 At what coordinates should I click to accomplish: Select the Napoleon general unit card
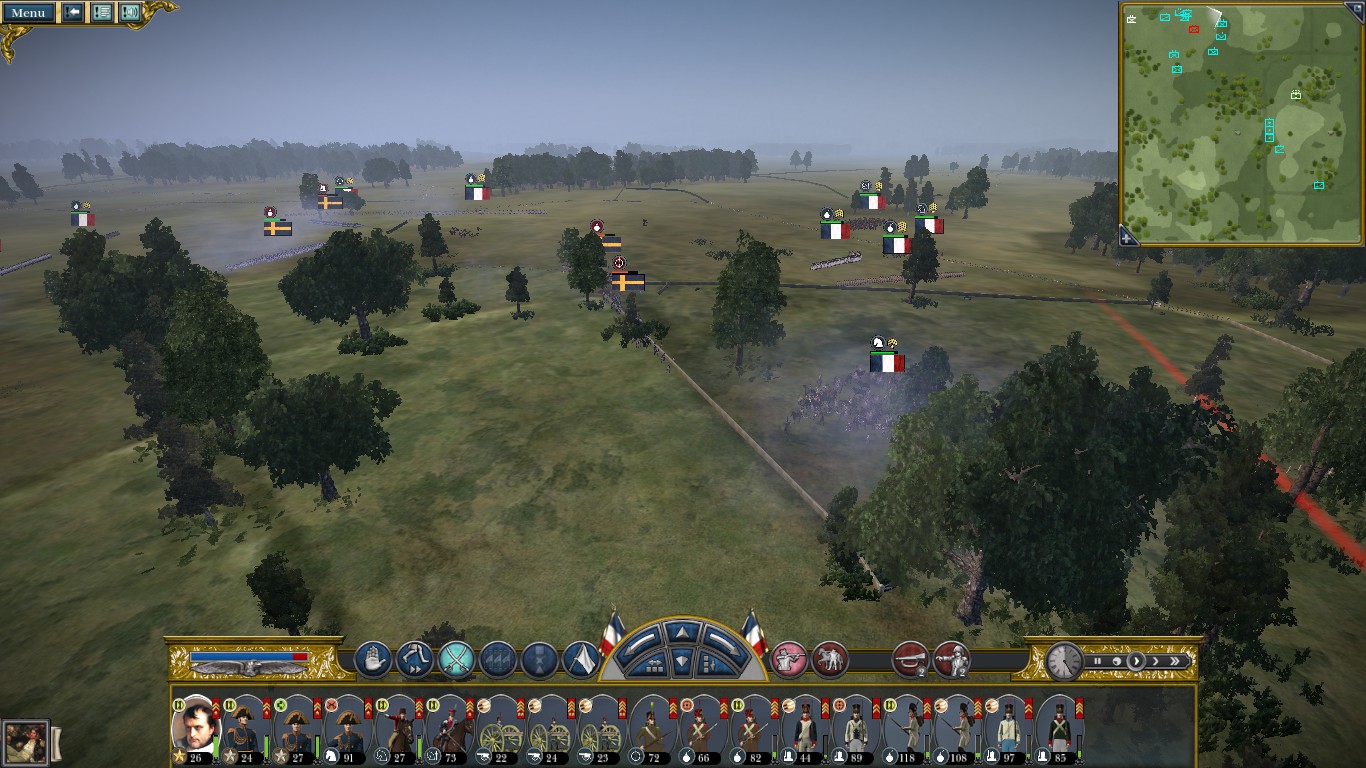point(195,728)
